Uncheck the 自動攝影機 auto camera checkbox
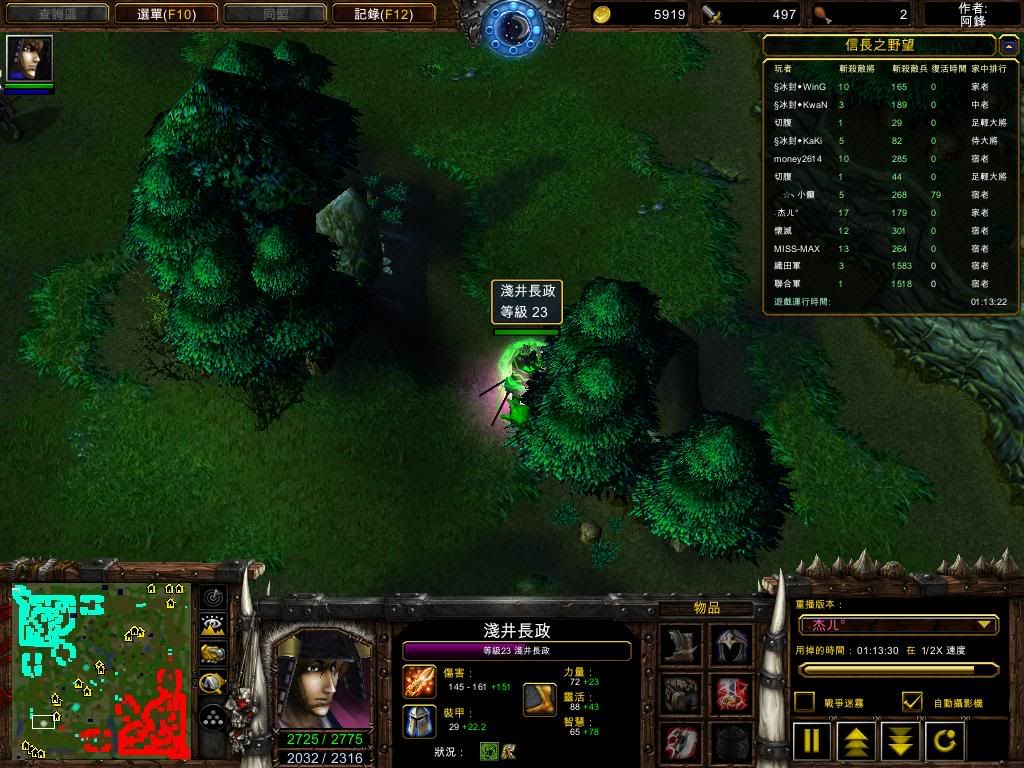1024x768 pixels. coord(912,702)
